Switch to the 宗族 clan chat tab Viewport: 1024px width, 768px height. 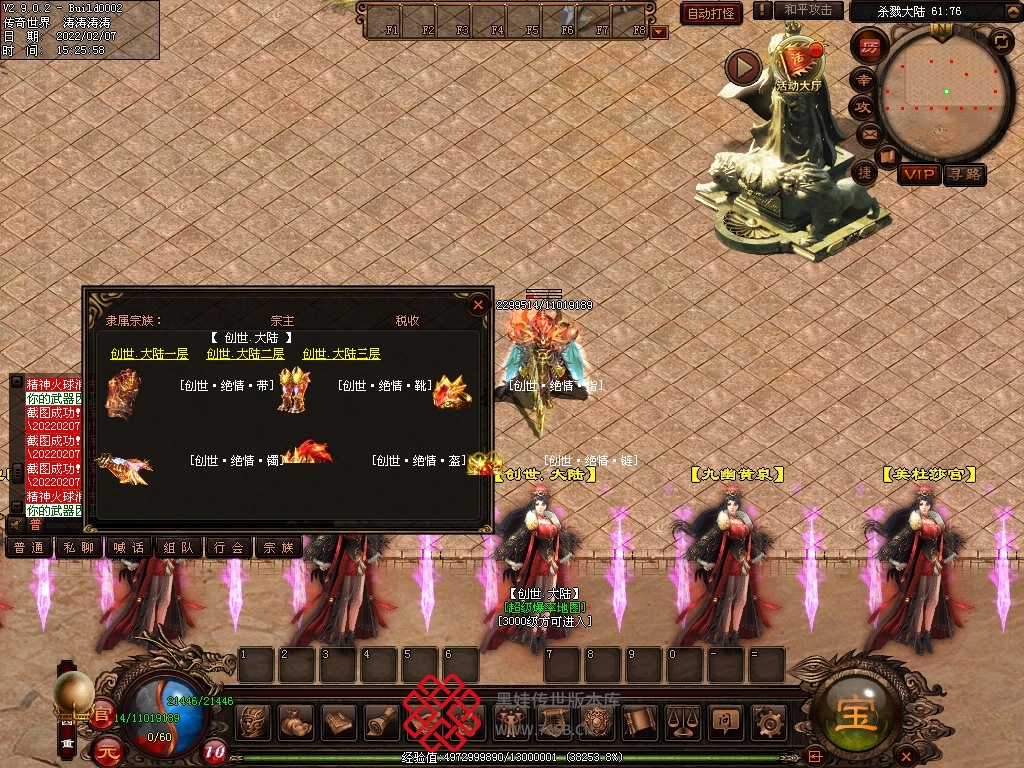coord(279,547)
